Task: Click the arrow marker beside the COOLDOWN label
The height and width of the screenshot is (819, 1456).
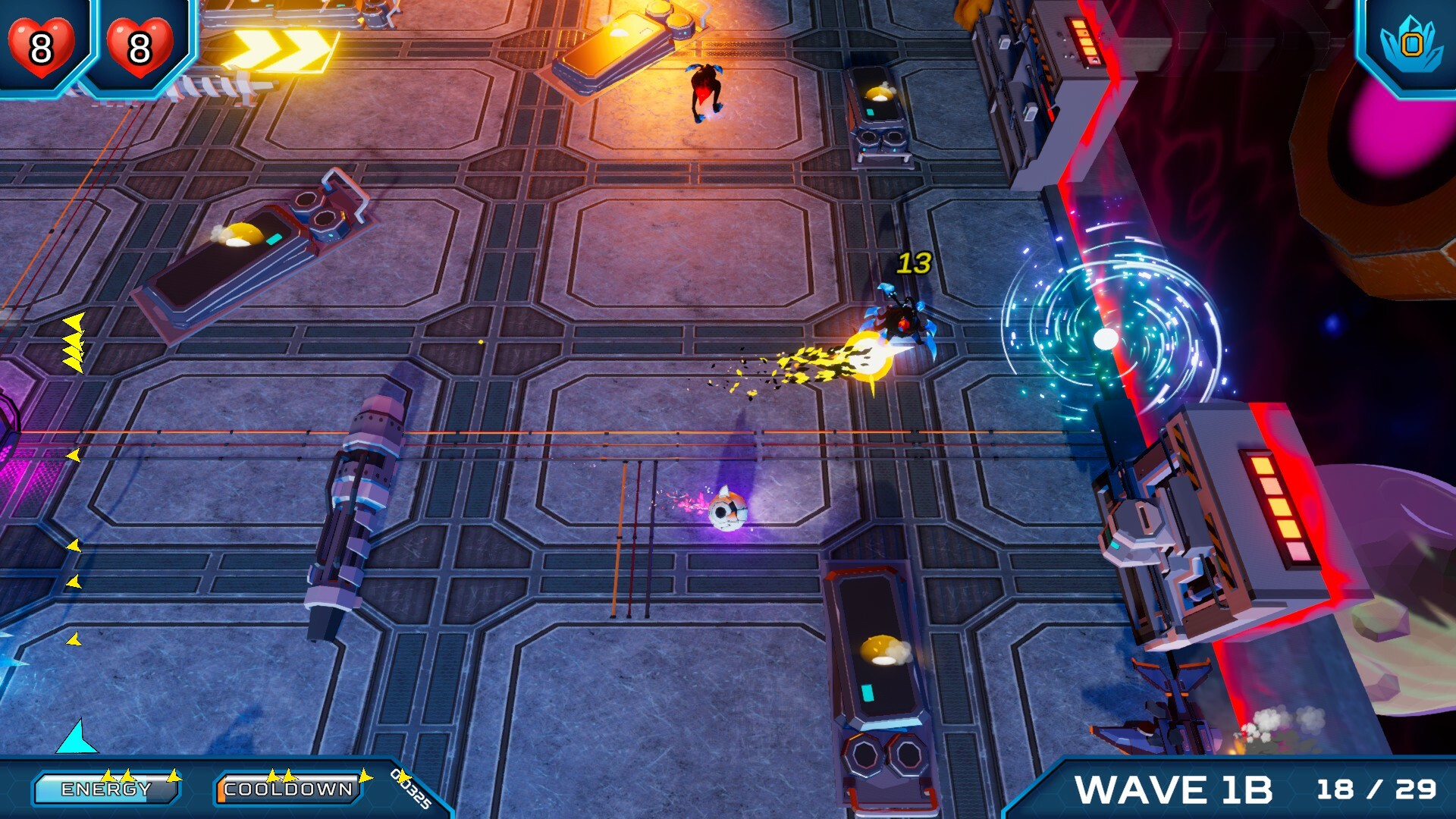Action: tap(364, 775)
